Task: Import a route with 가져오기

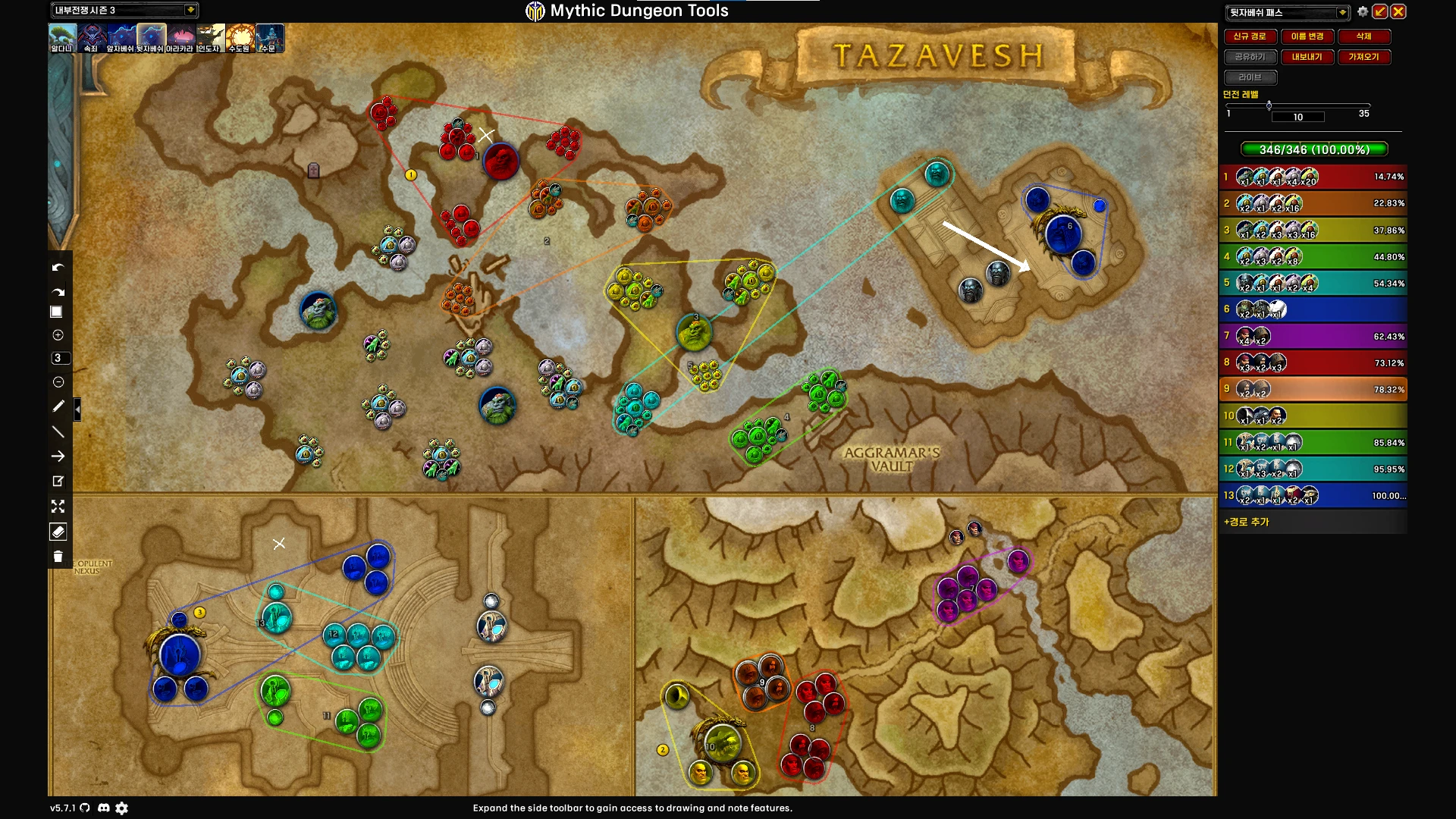Action: pyautogui.click(x=1363, y=57)
